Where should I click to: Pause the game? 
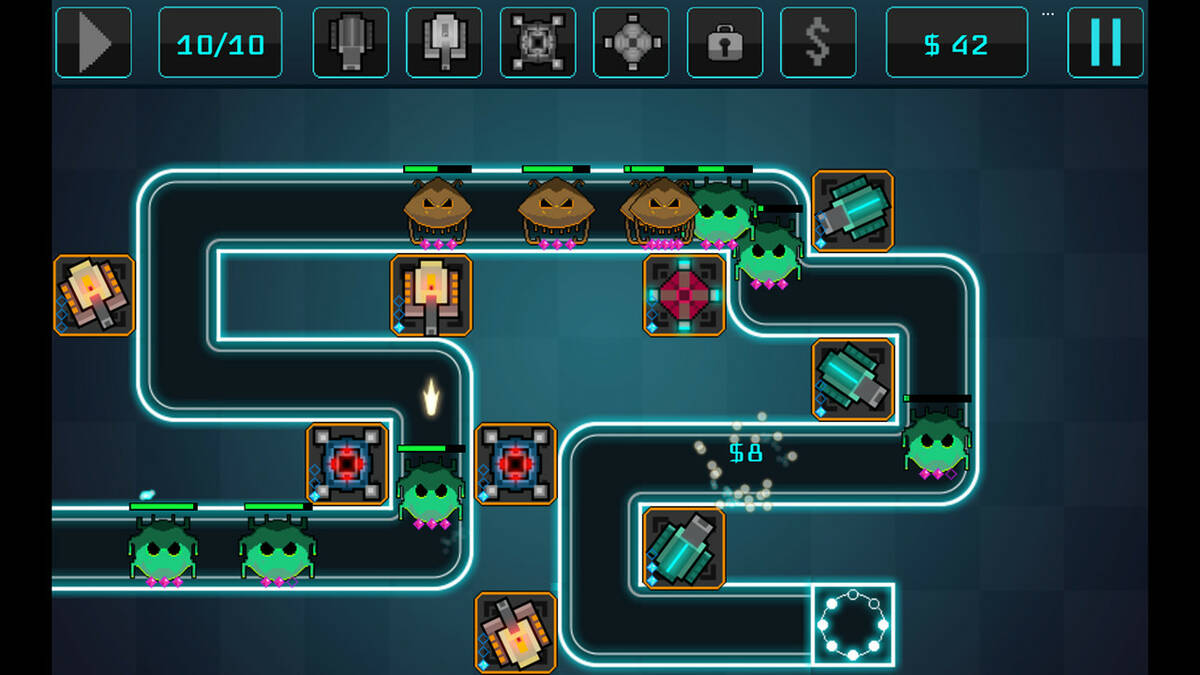[1105, 42]
